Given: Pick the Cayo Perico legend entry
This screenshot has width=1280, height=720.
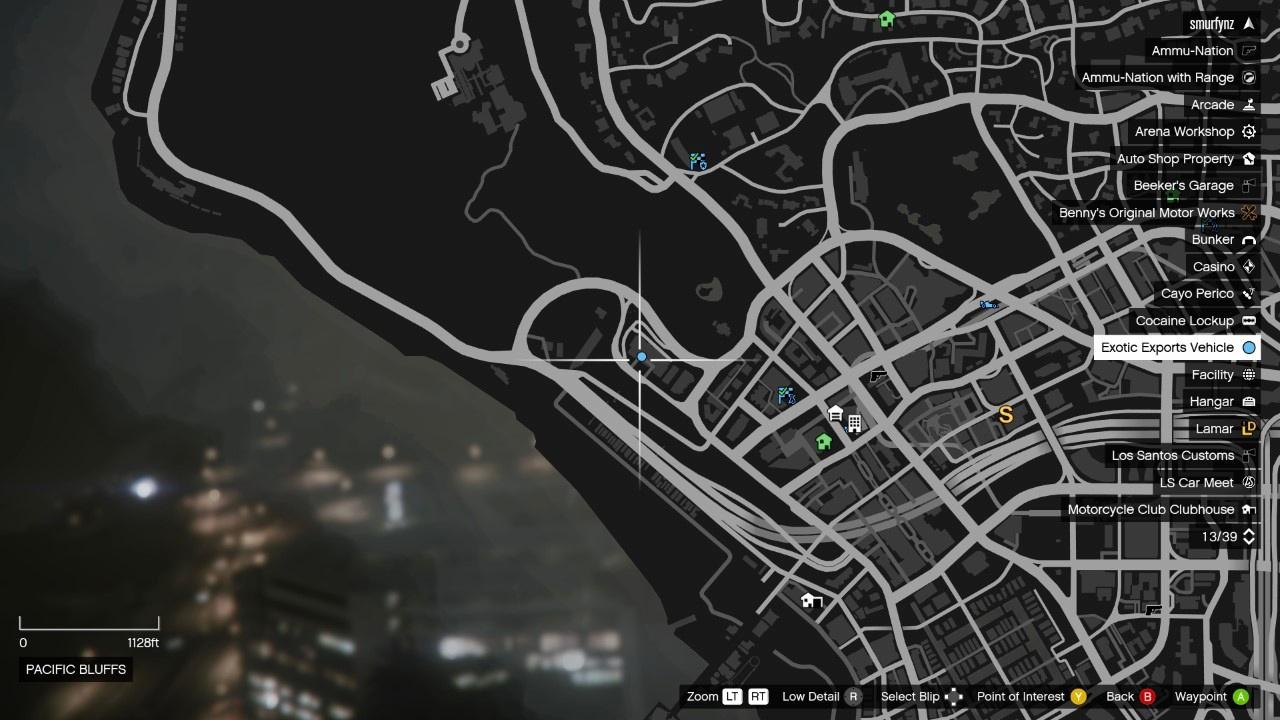Looking at the screenshot, I should pos(1207,294).
